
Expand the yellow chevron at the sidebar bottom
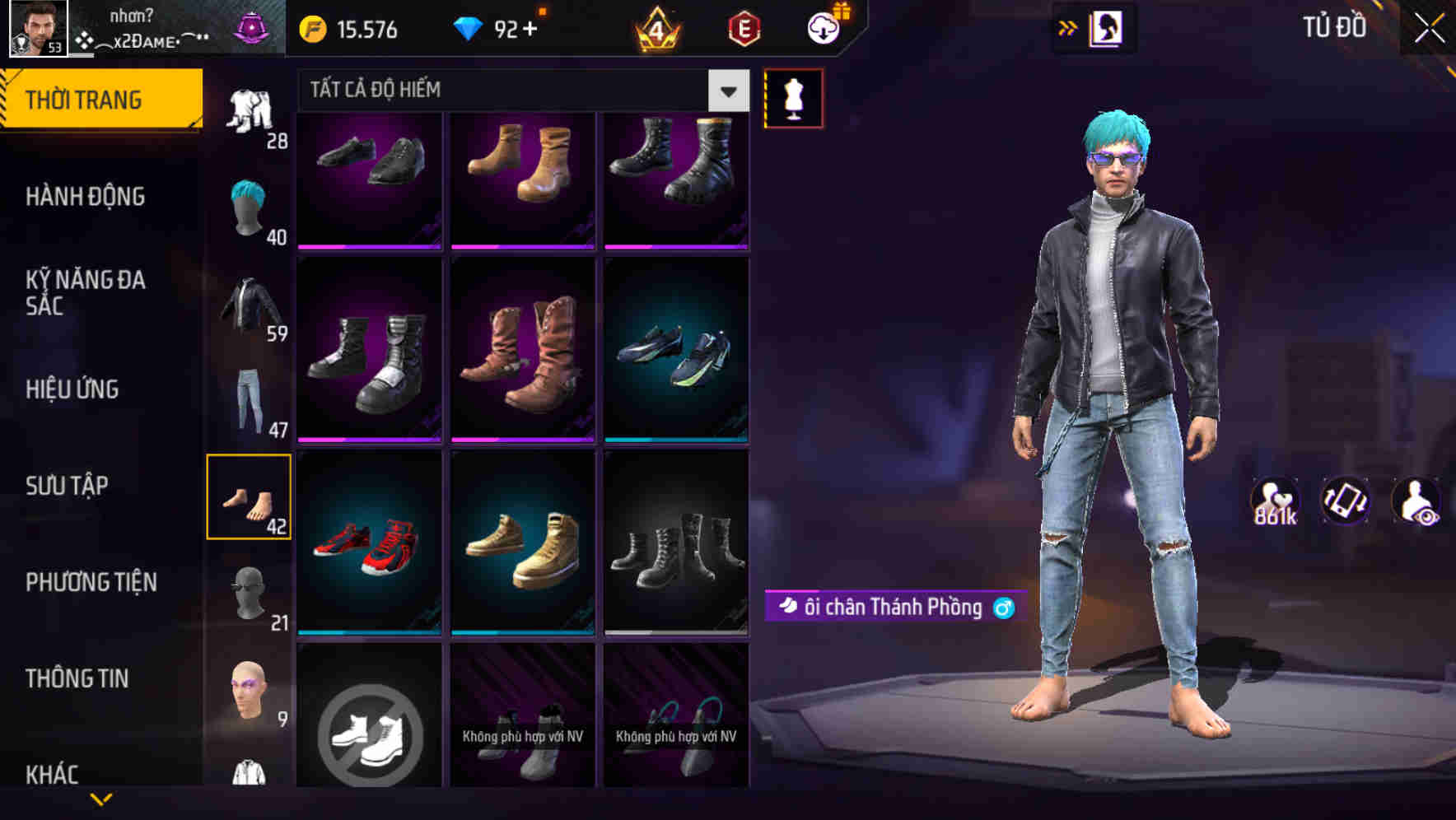[x=101, y=796]
